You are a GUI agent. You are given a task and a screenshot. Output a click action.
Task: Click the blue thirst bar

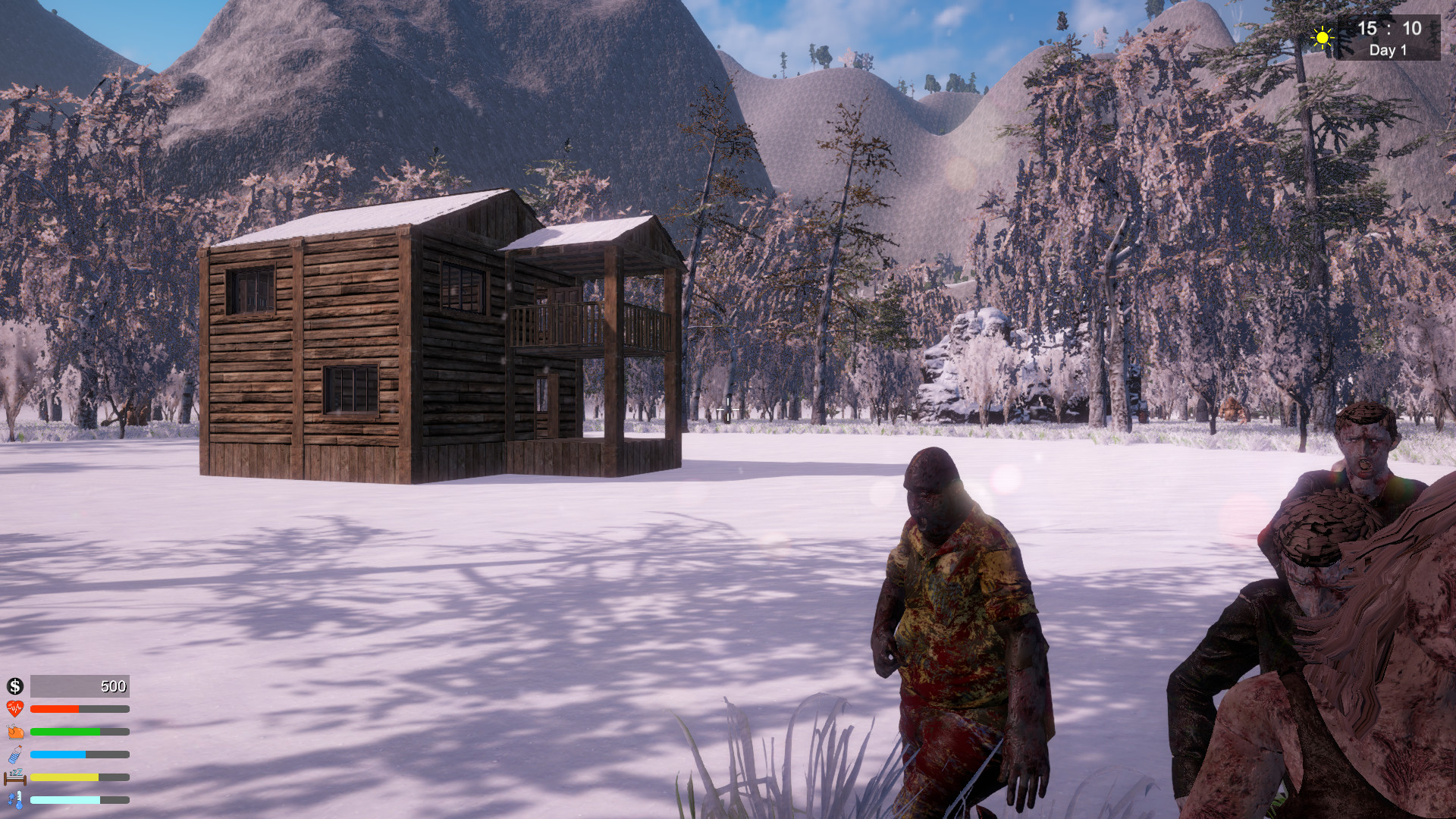point(57,755)
